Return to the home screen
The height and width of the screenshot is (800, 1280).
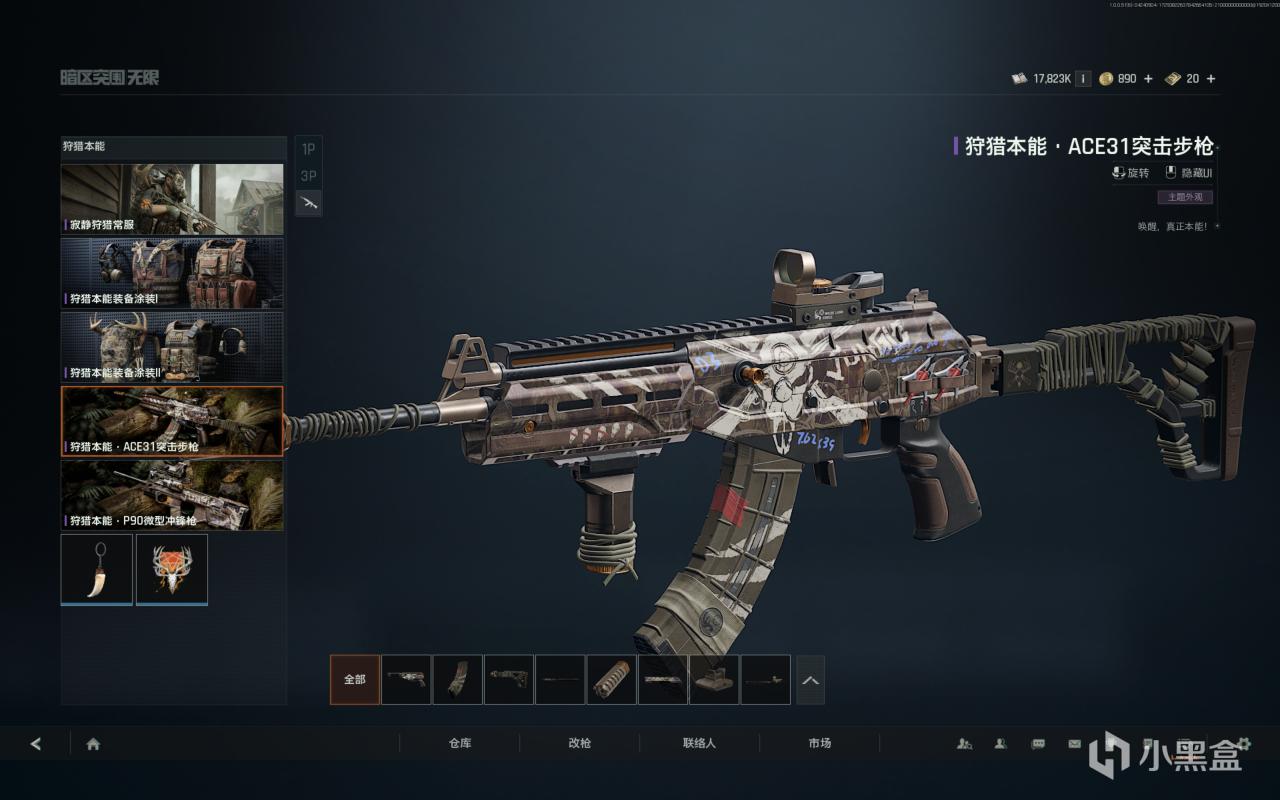pos(93,744)
